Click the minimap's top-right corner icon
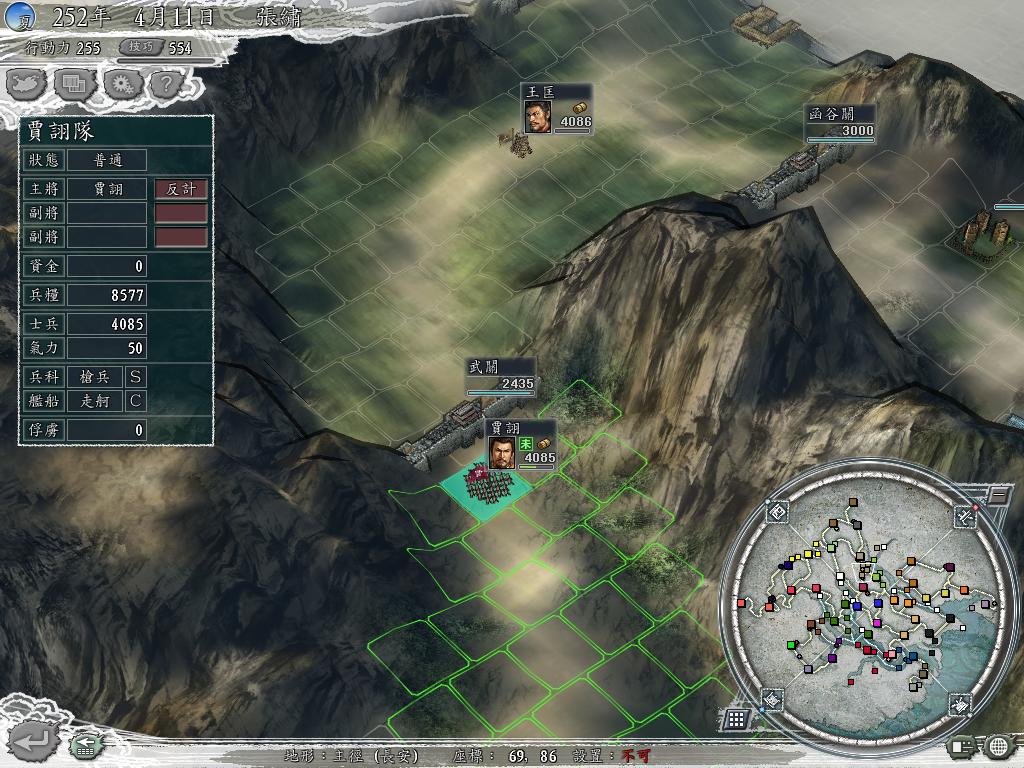Screen dimensions: 1024x768 (x=964, y=516)
